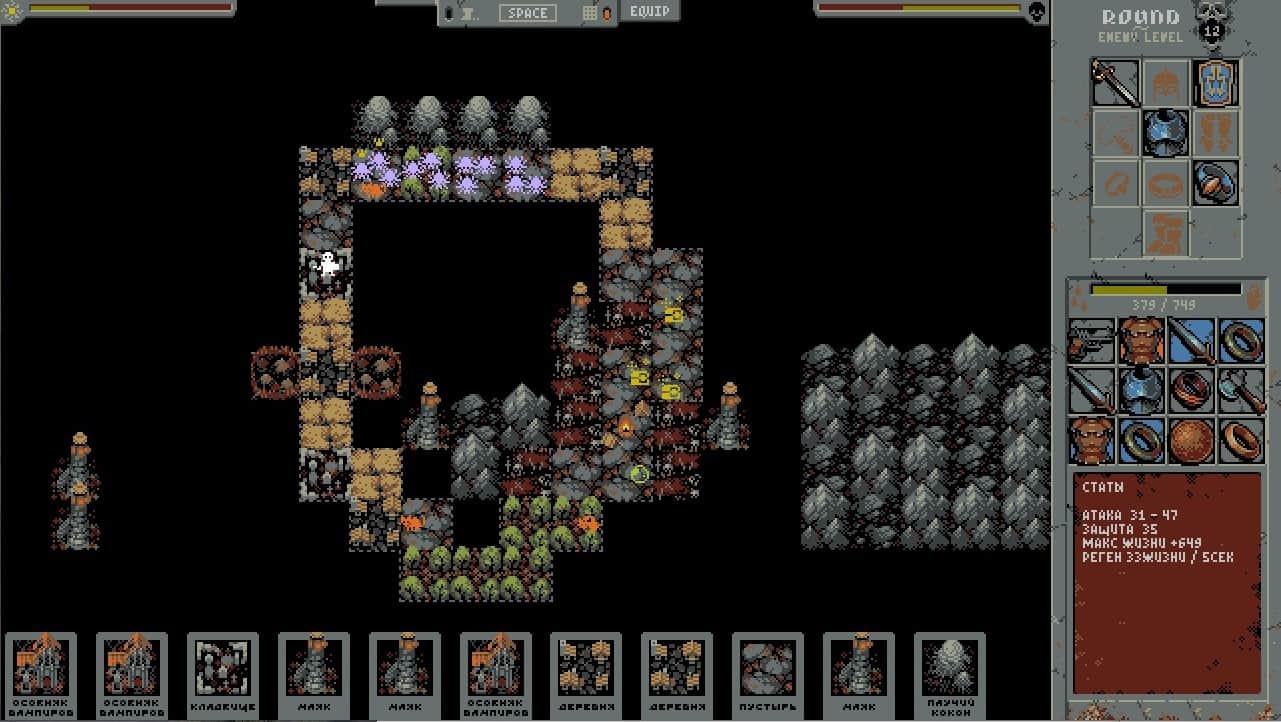Select the equipped blue shield slot
The height and width of the screenshot is (722, 1281).
[1216, 83]
